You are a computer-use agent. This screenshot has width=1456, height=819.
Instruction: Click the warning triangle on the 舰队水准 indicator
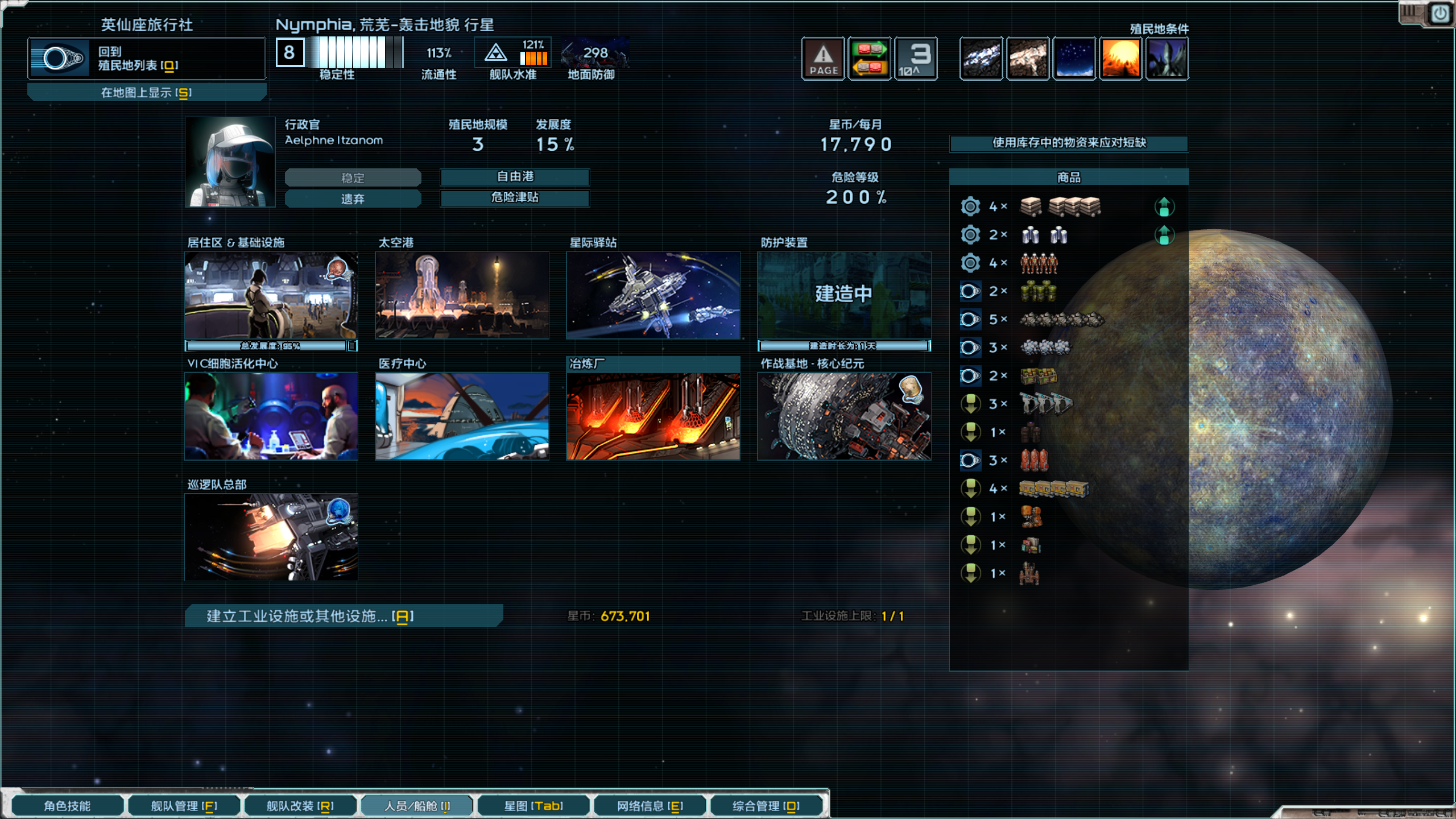pyautogui.click(x=496, y=53)
